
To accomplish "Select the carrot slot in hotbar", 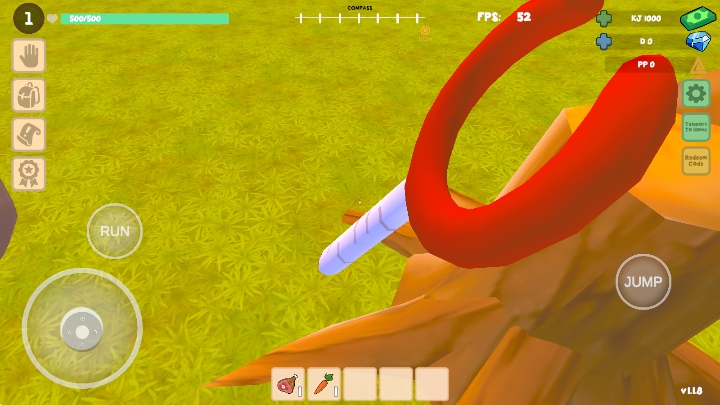I will click(324, 384).
